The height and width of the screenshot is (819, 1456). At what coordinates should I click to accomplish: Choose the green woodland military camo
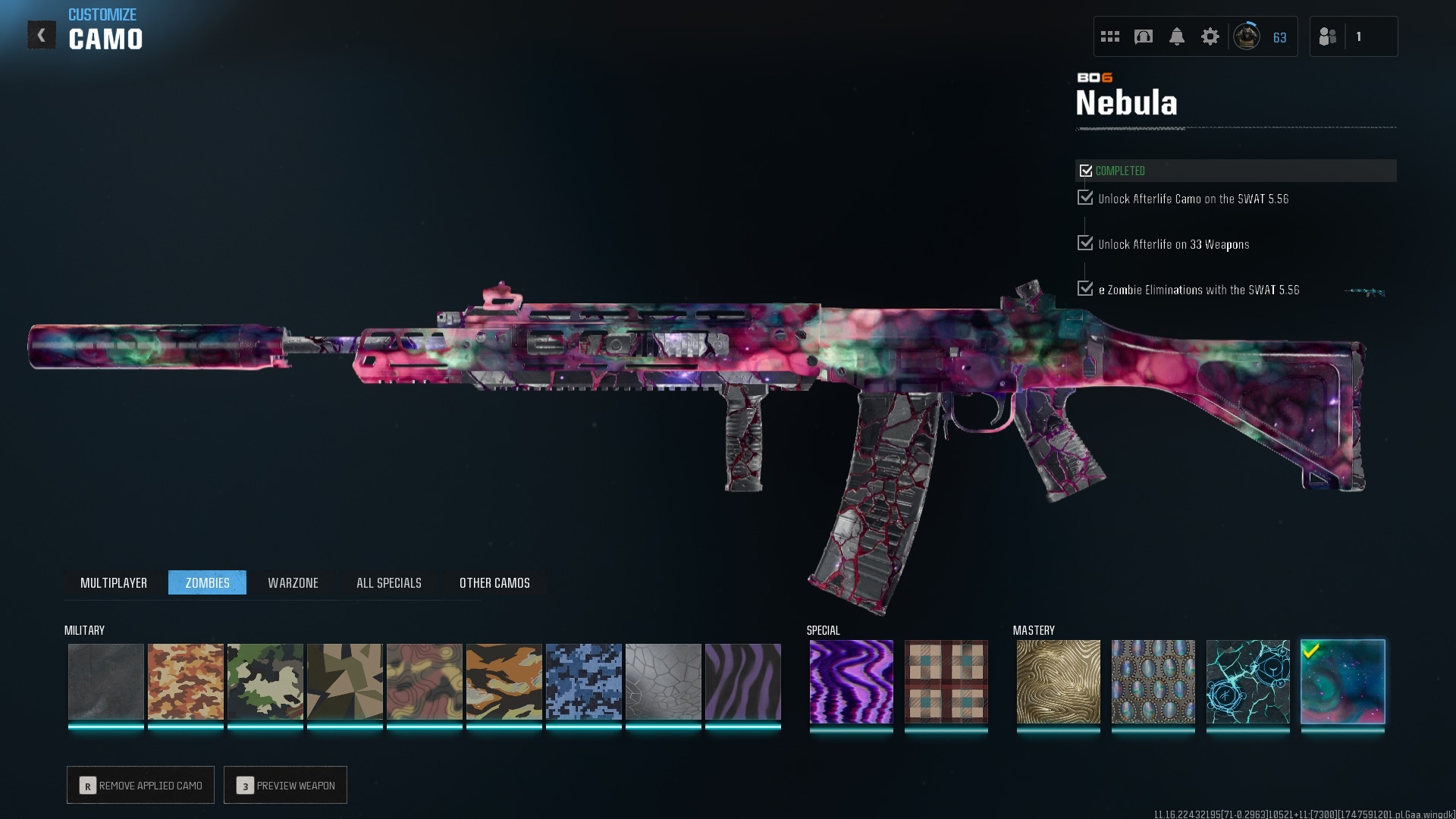click(265, 682)
